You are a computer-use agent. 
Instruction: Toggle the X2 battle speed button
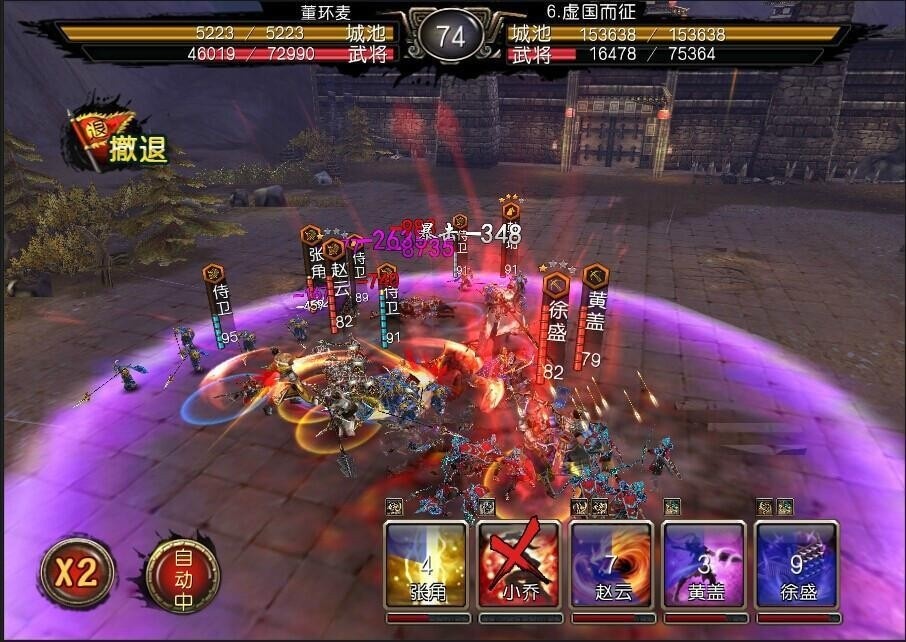click(x=76, y=572)
